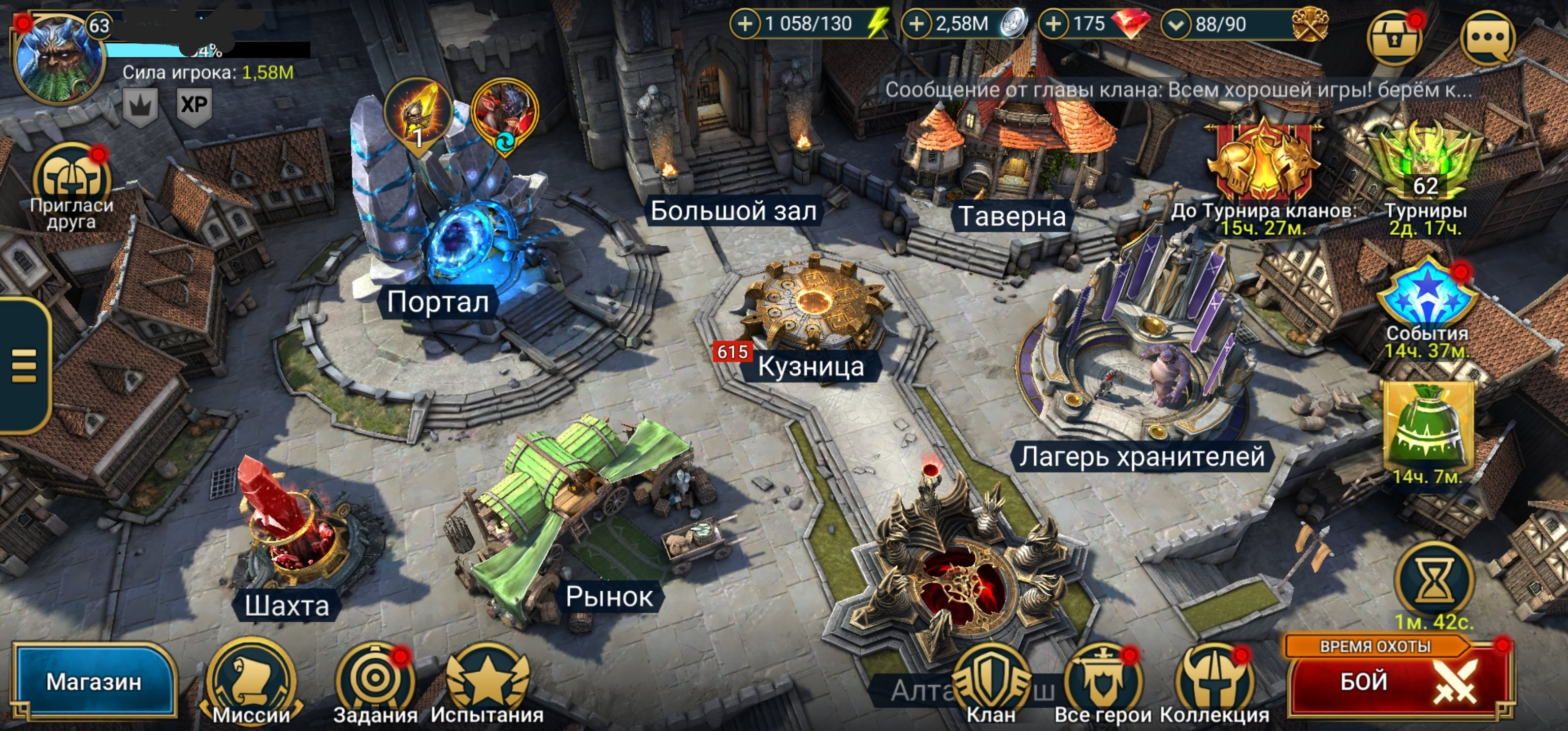Open the treasure chest inbox icon
Image resolution: width=1568 pixels, height=731 pixels.
click(1394, 38)
